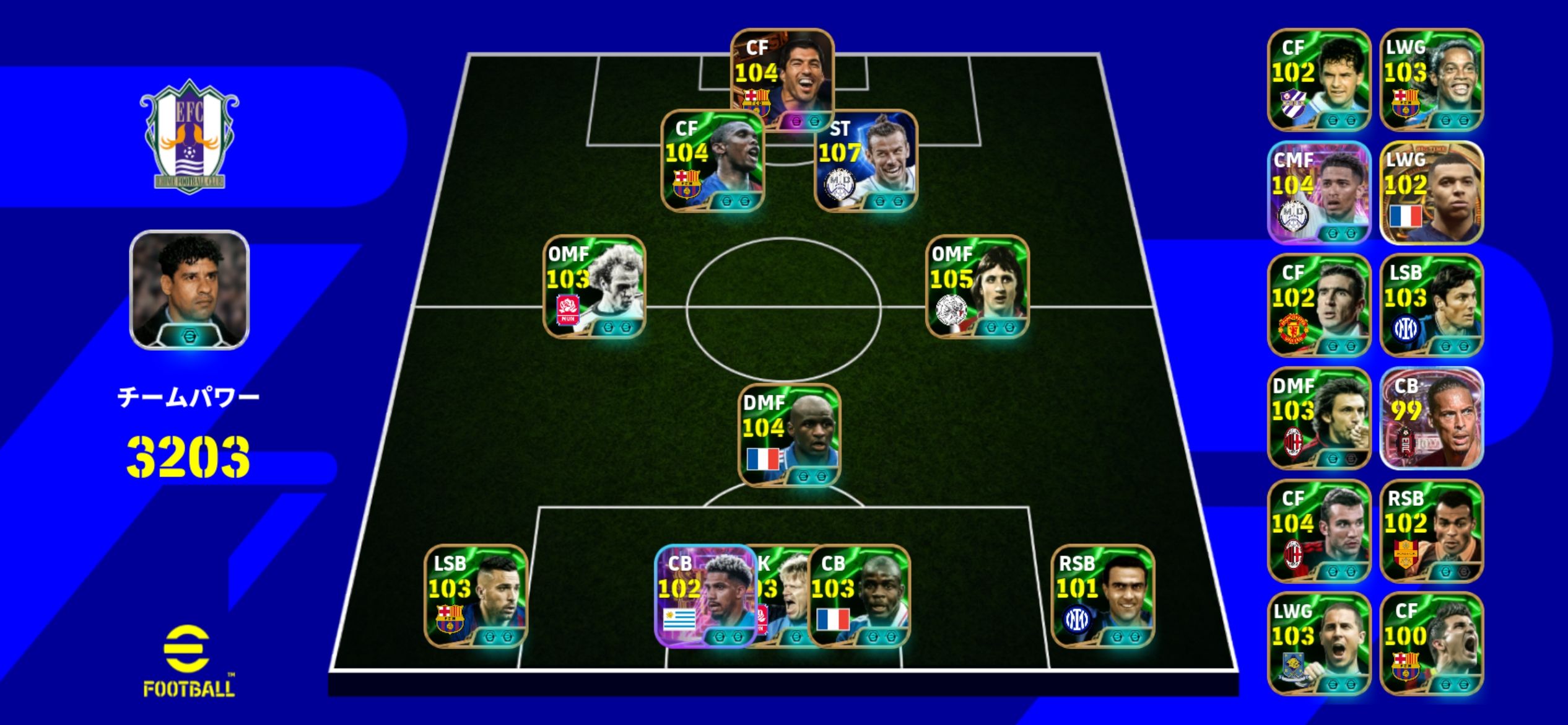The image size is (1568, 725).
Task: Select the ST 107 striker card
Action: coord(865,161)
